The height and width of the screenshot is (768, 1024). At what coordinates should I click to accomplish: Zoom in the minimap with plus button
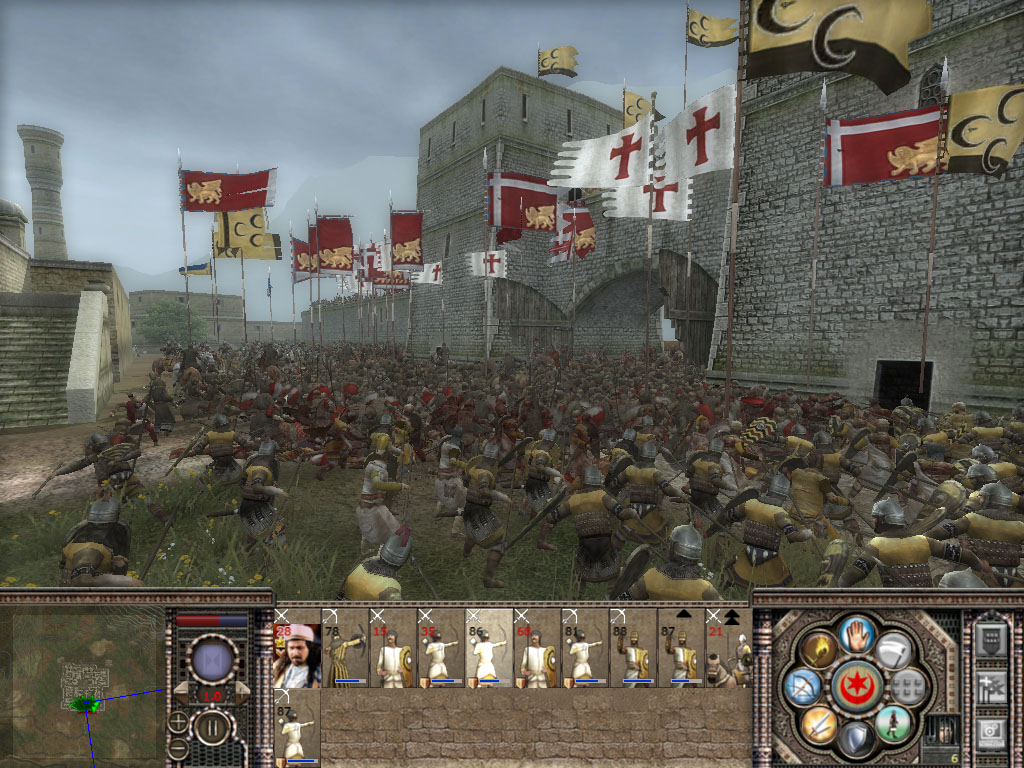(x=178, y=720)
